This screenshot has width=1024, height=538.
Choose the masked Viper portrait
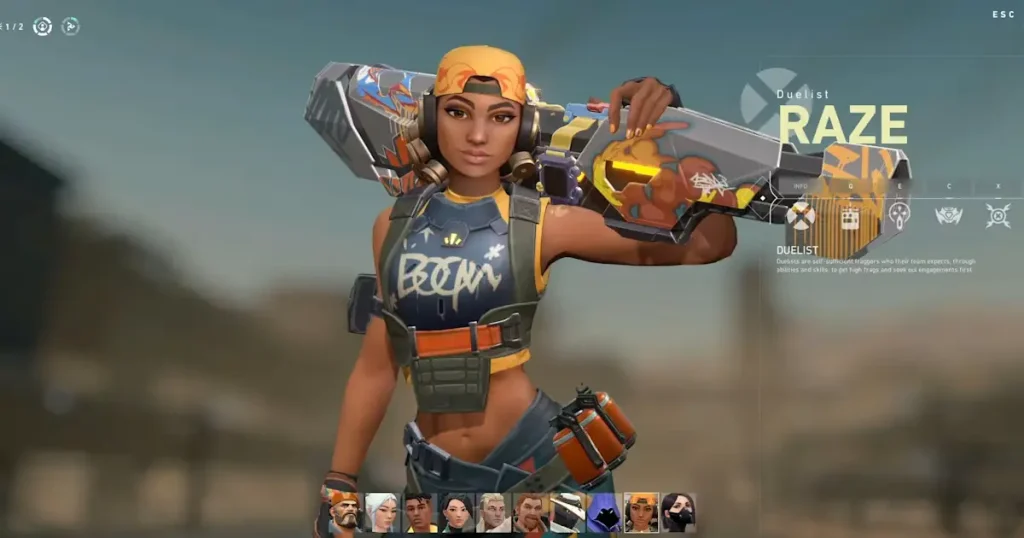678,512
